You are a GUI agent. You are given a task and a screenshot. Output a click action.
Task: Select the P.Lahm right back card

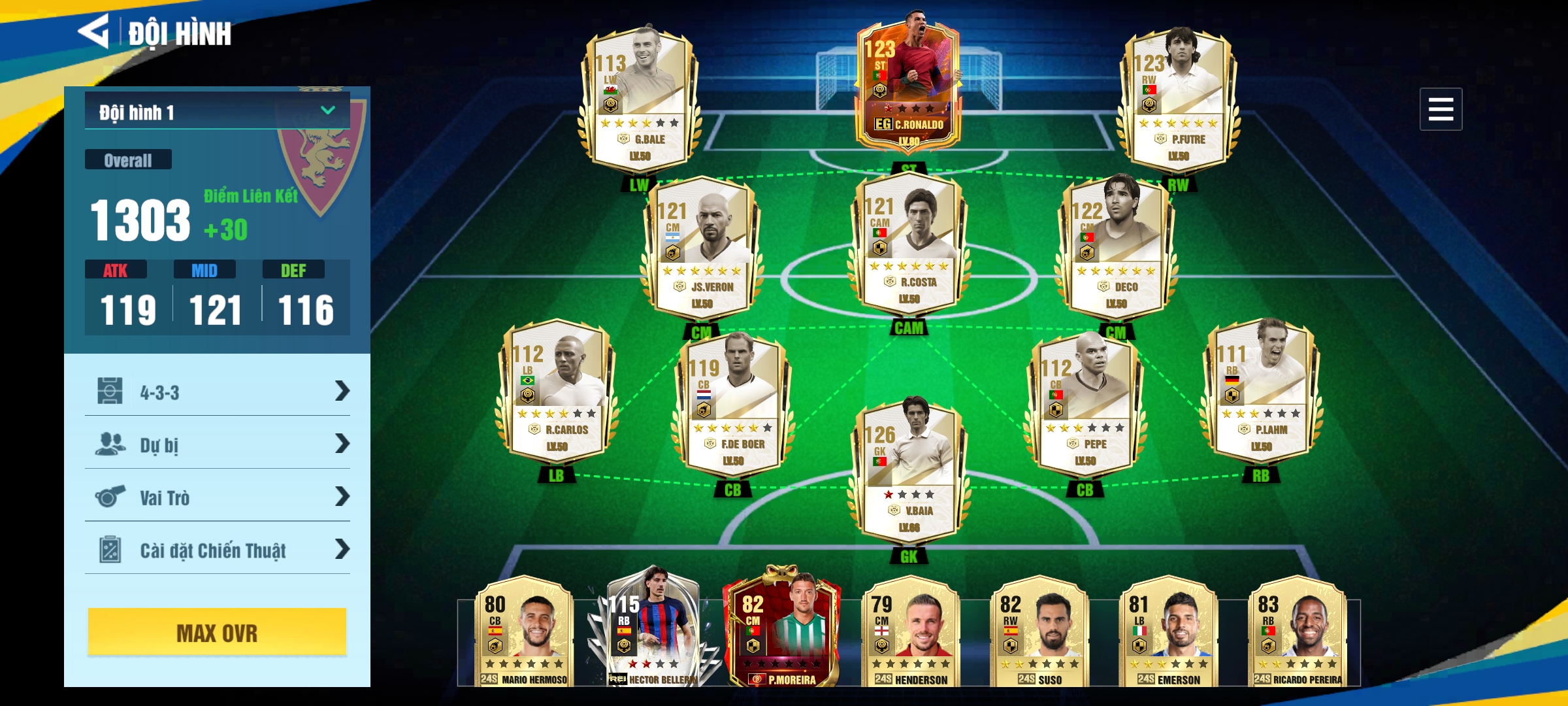click(x=1261, y=392)
